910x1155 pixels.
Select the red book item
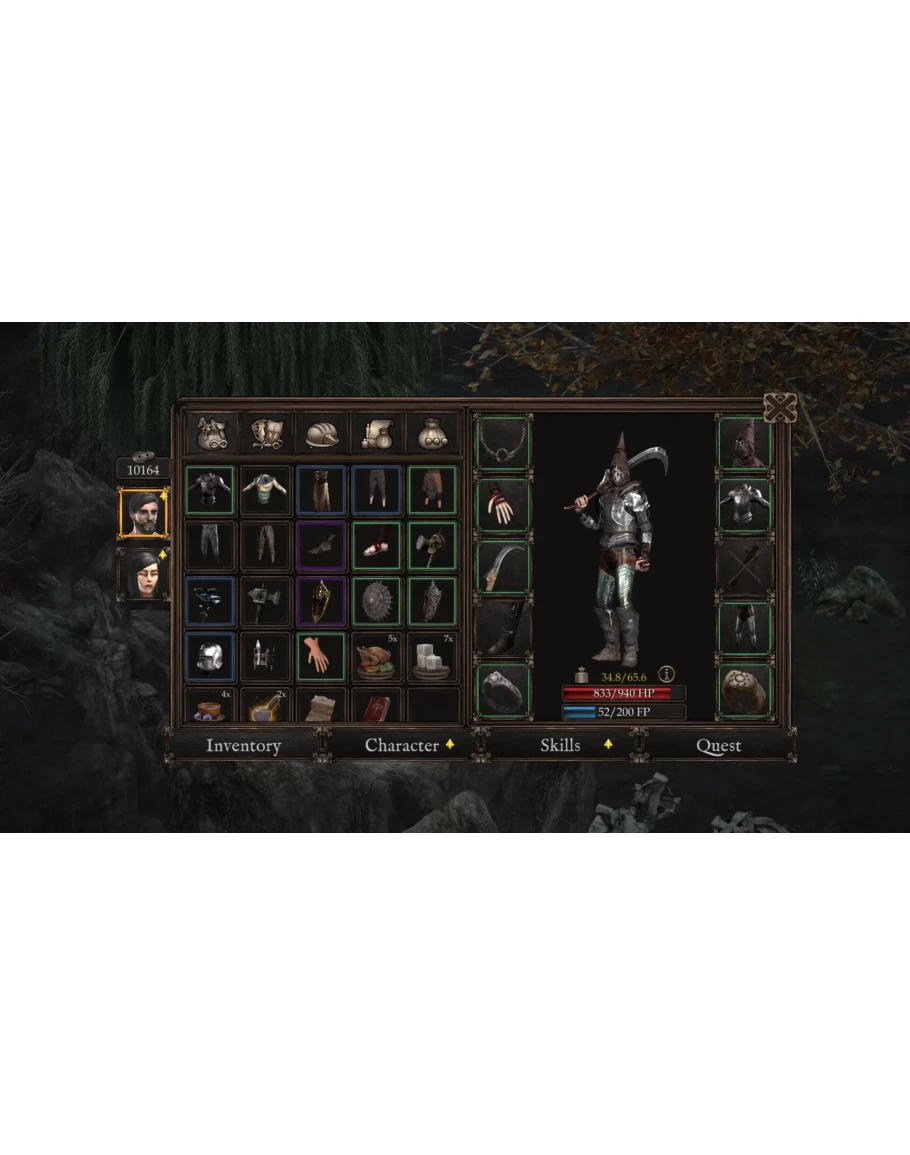[x=377, y=706]
